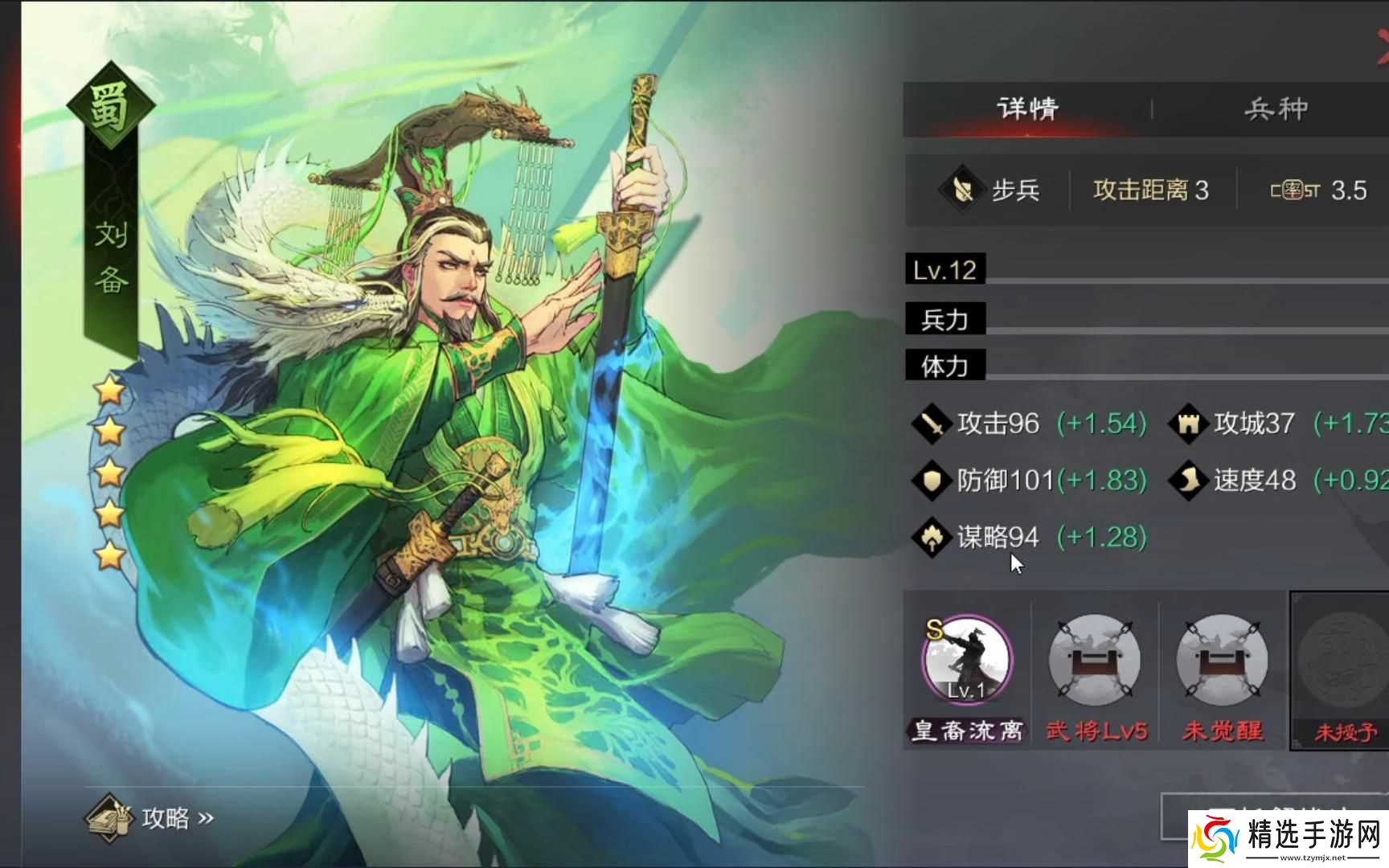The height and width of the screenshot is (868, 1389).
Task: Click the 攻城 siege stat icon
Action: 1188,423
